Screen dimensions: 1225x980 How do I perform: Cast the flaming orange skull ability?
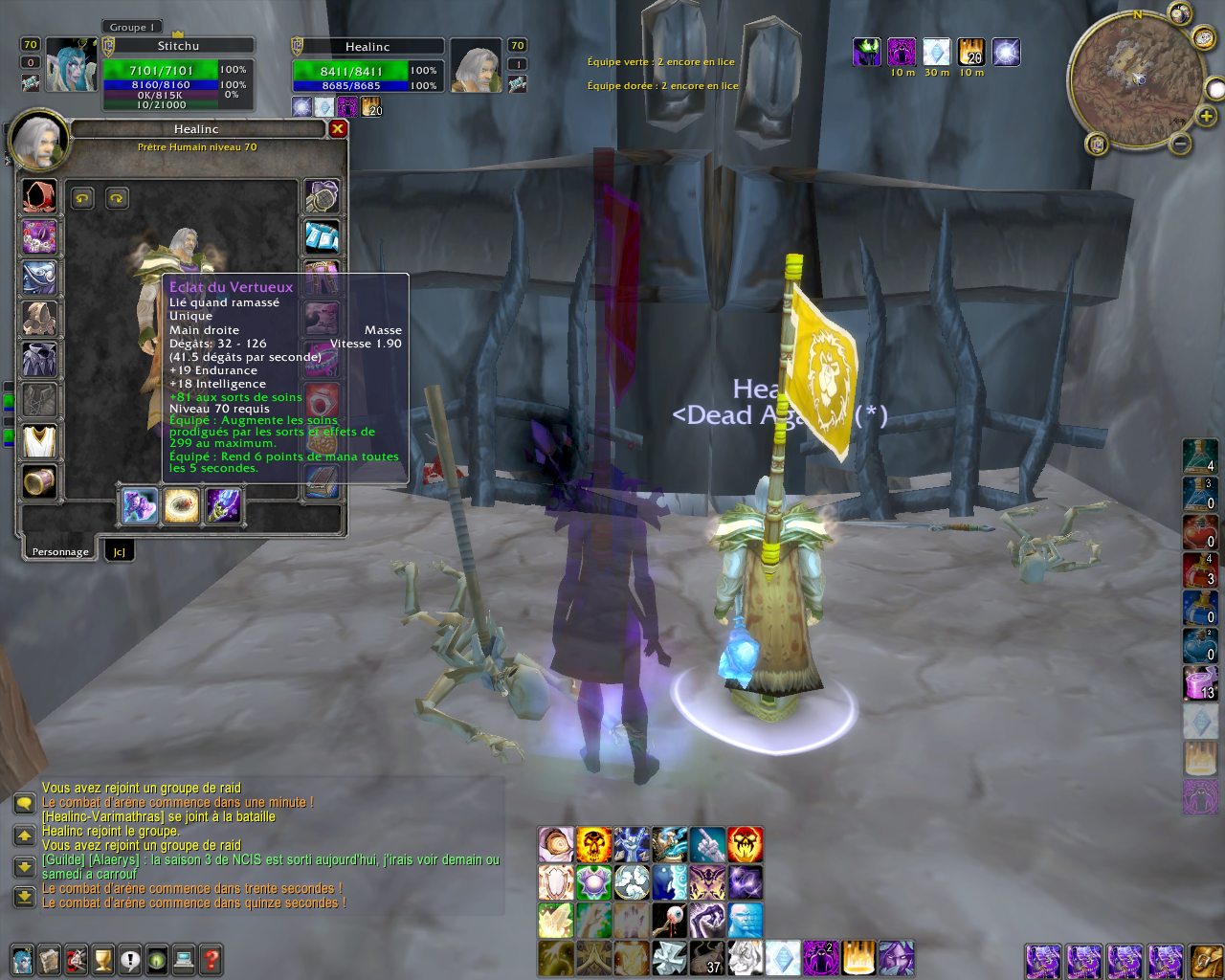tap(593, 845)
